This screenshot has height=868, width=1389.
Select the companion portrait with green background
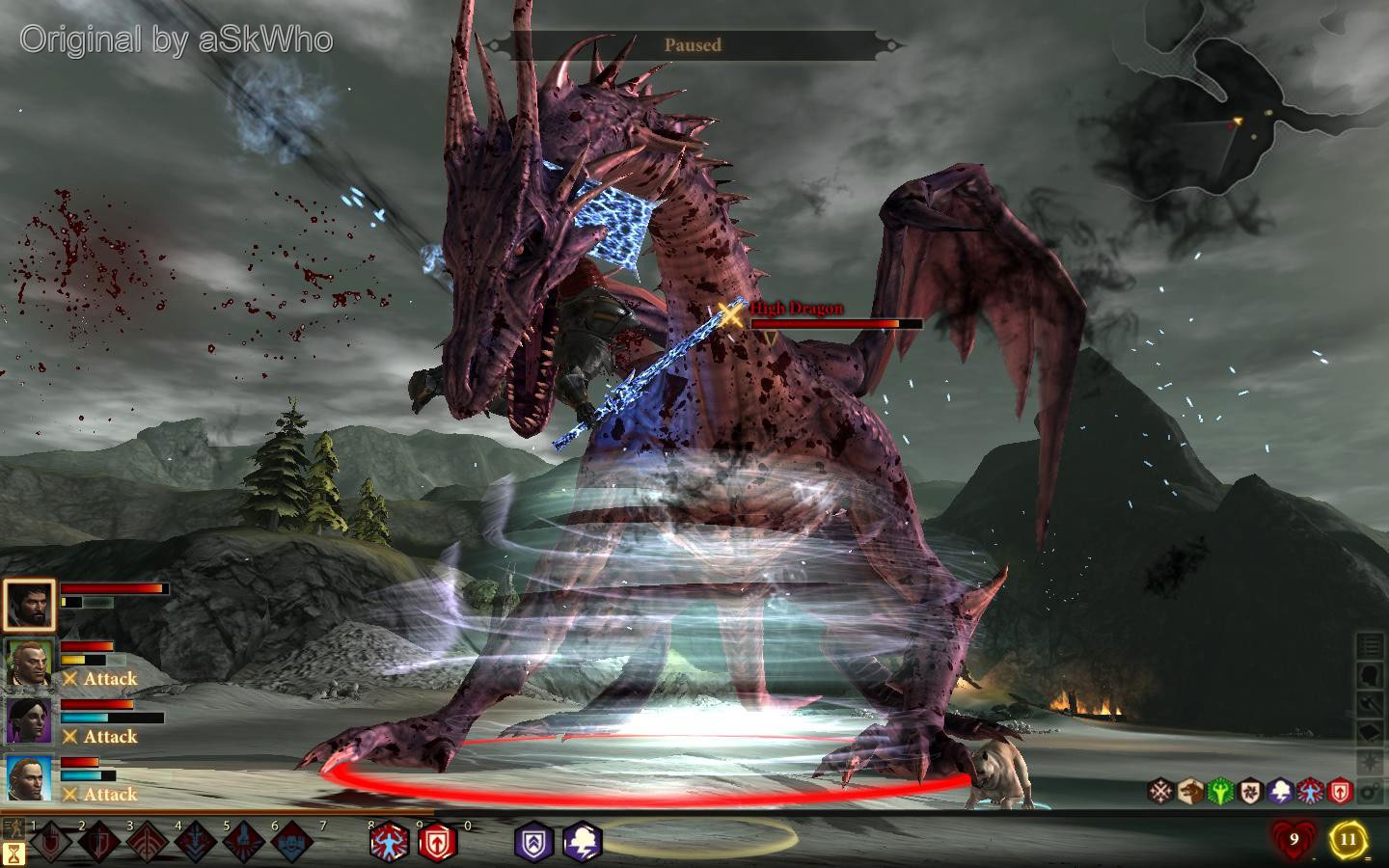(29, 664)
